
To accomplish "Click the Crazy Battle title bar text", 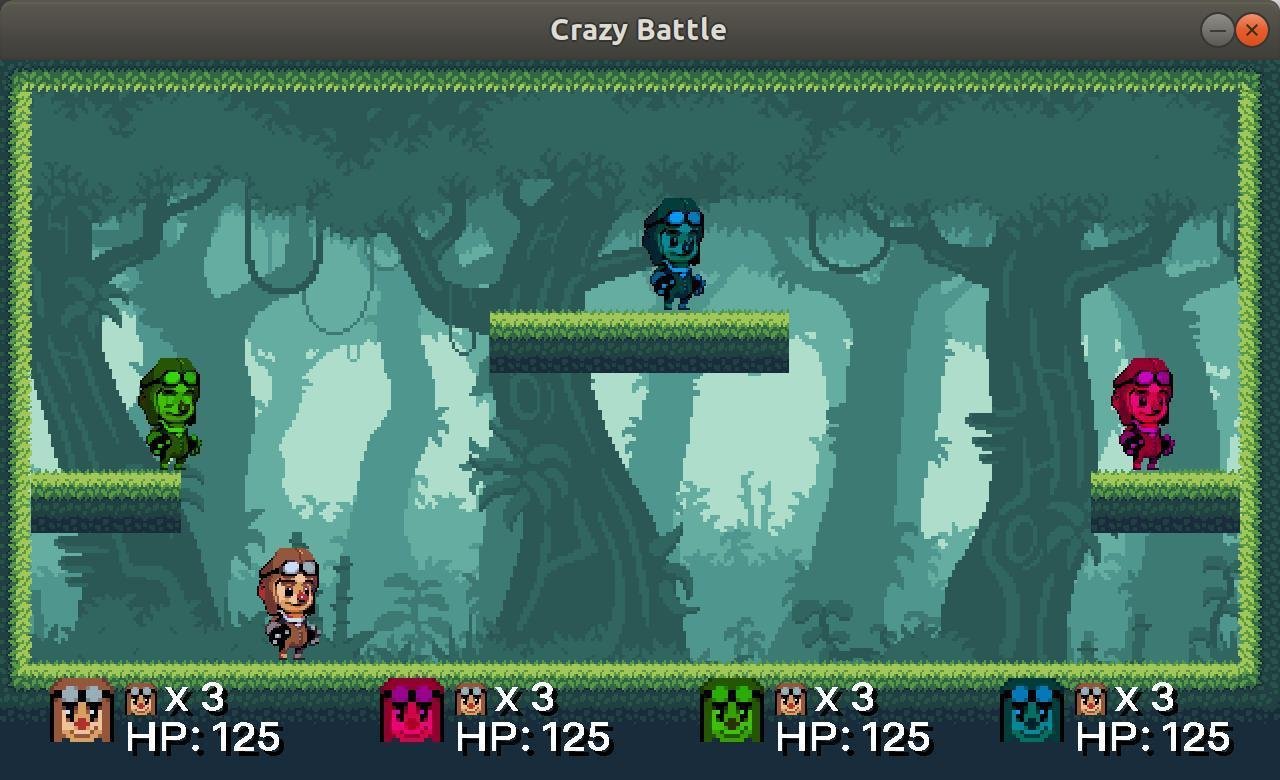I will (637, 29).
